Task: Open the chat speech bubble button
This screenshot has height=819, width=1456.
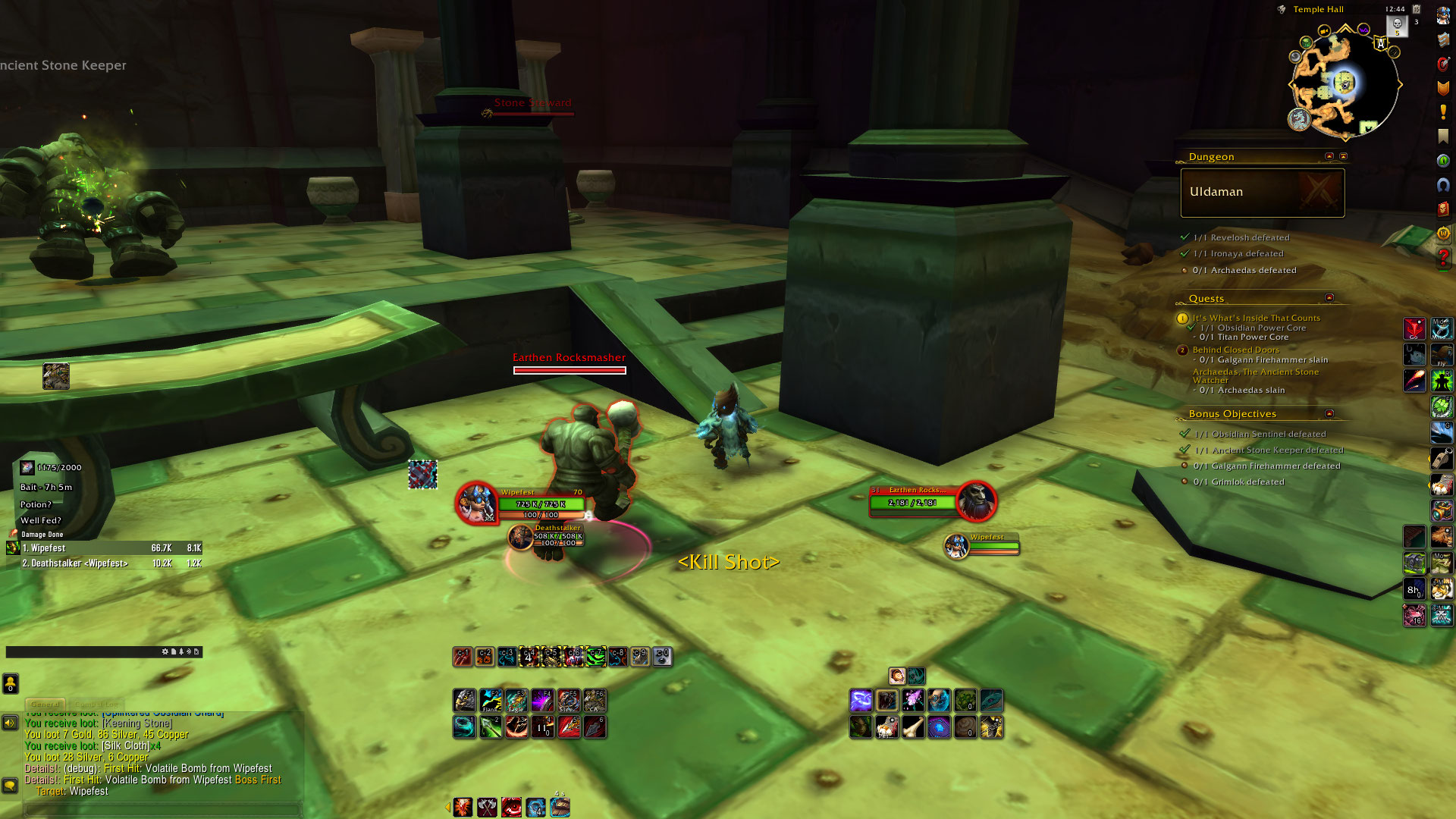Action: point(10,785)
